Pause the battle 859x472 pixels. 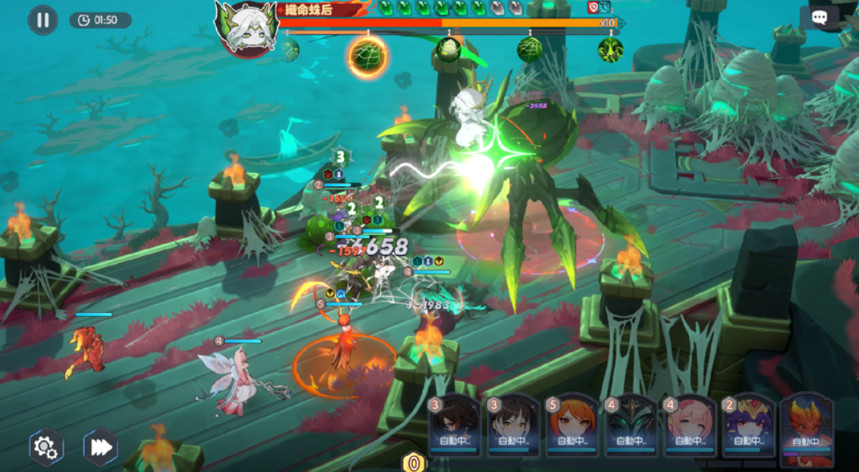(x=42, y=19)
